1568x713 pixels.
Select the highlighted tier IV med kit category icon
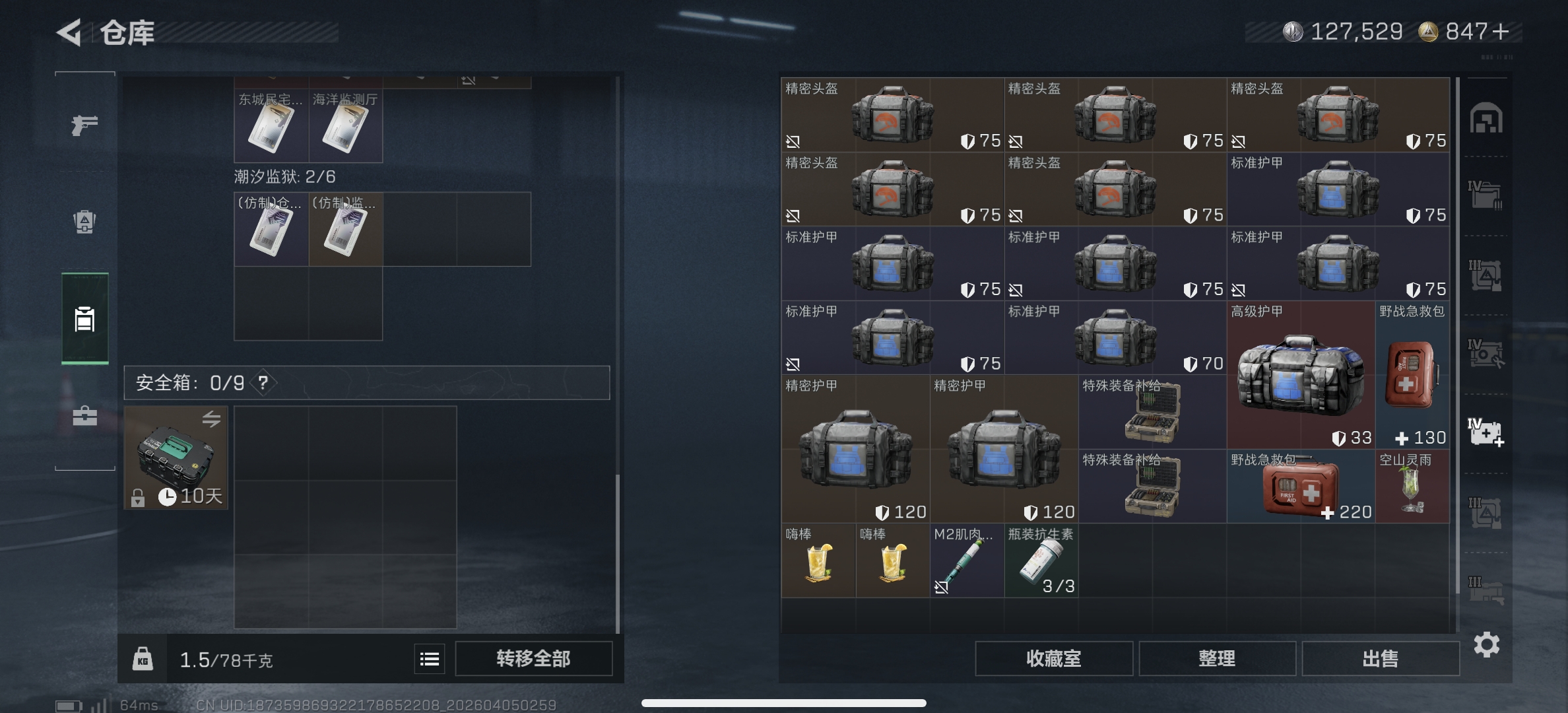1486,432
